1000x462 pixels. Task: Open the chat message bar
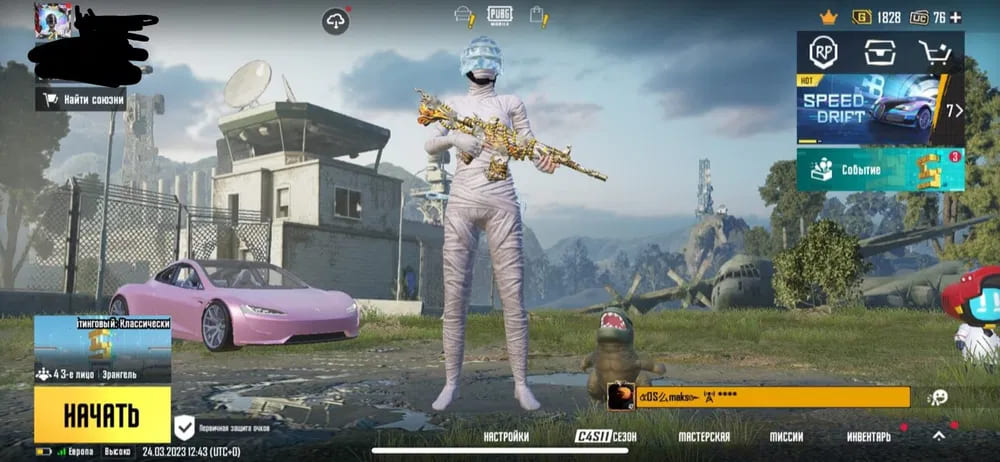(772, 397)
